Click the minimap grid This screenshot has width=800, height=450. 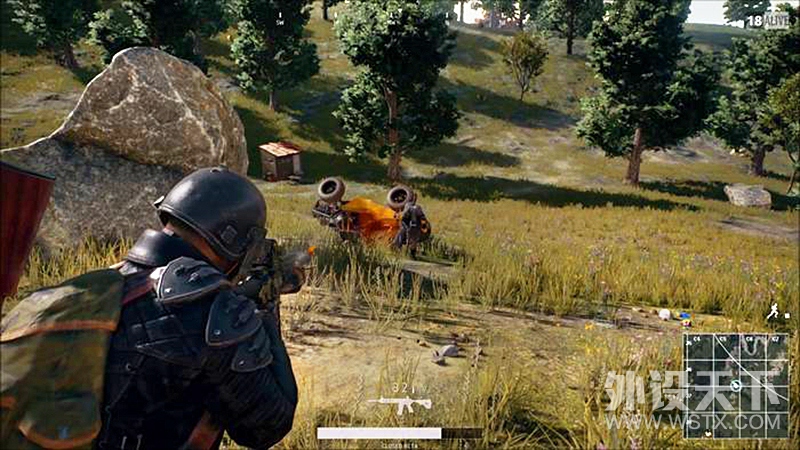pyautogui.click(x=736, y=384)
